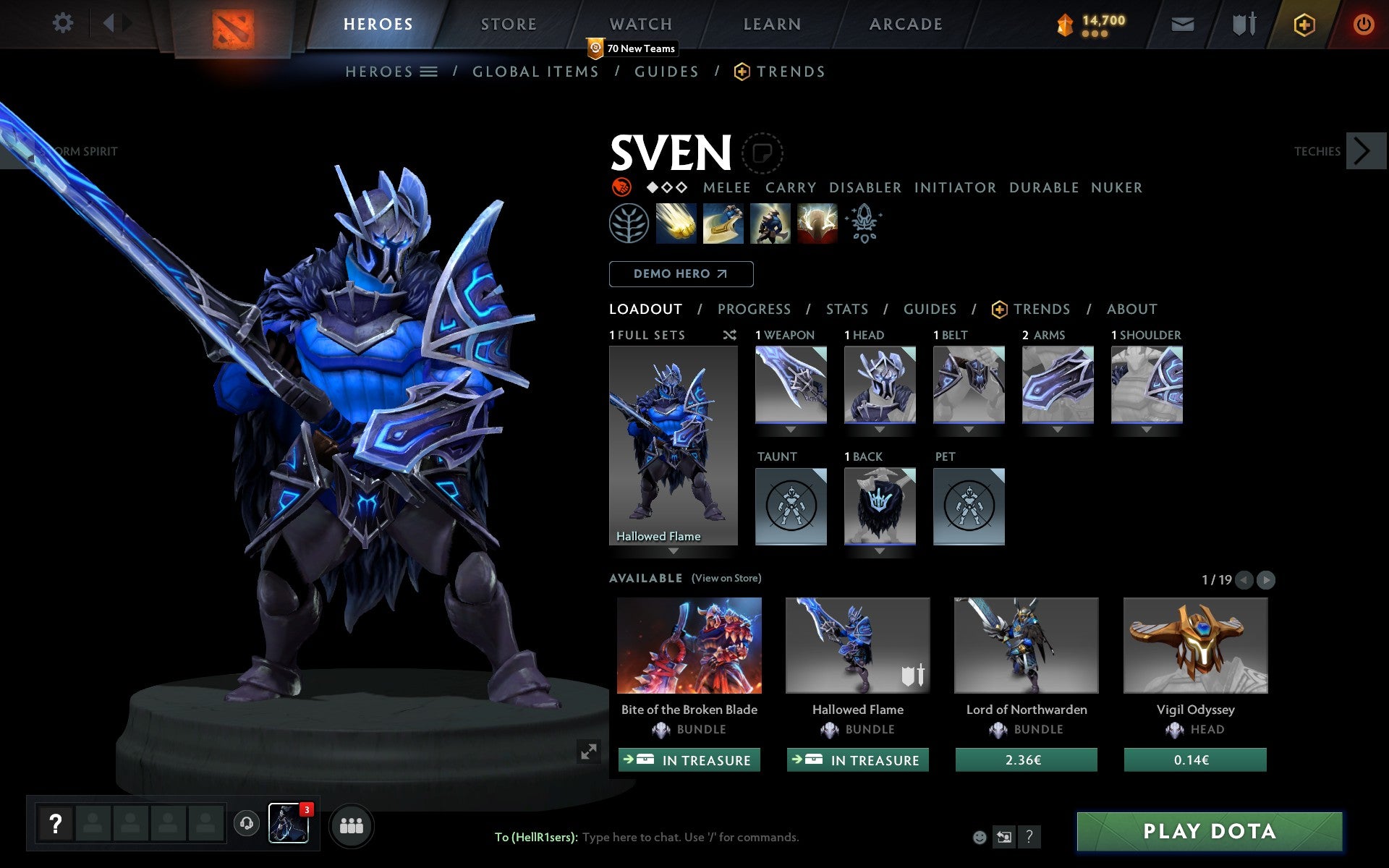View the Storm Hammer ability icon

677,224
